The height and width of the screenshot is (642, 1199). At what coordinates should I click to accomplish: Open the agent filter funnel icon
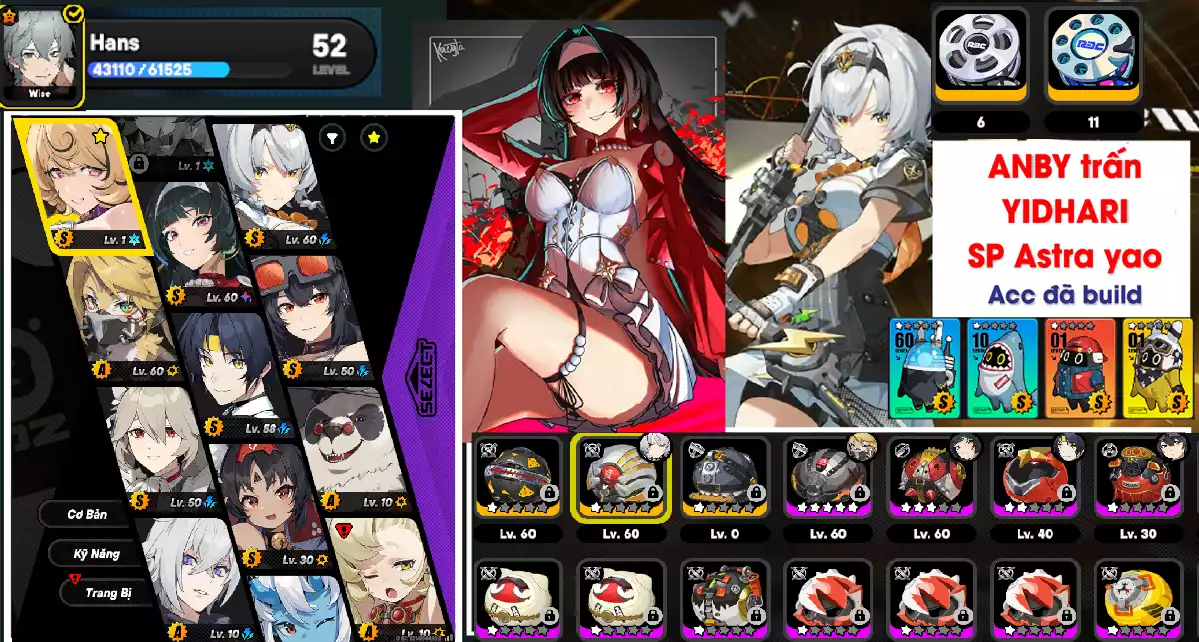[x=332, y=138]
